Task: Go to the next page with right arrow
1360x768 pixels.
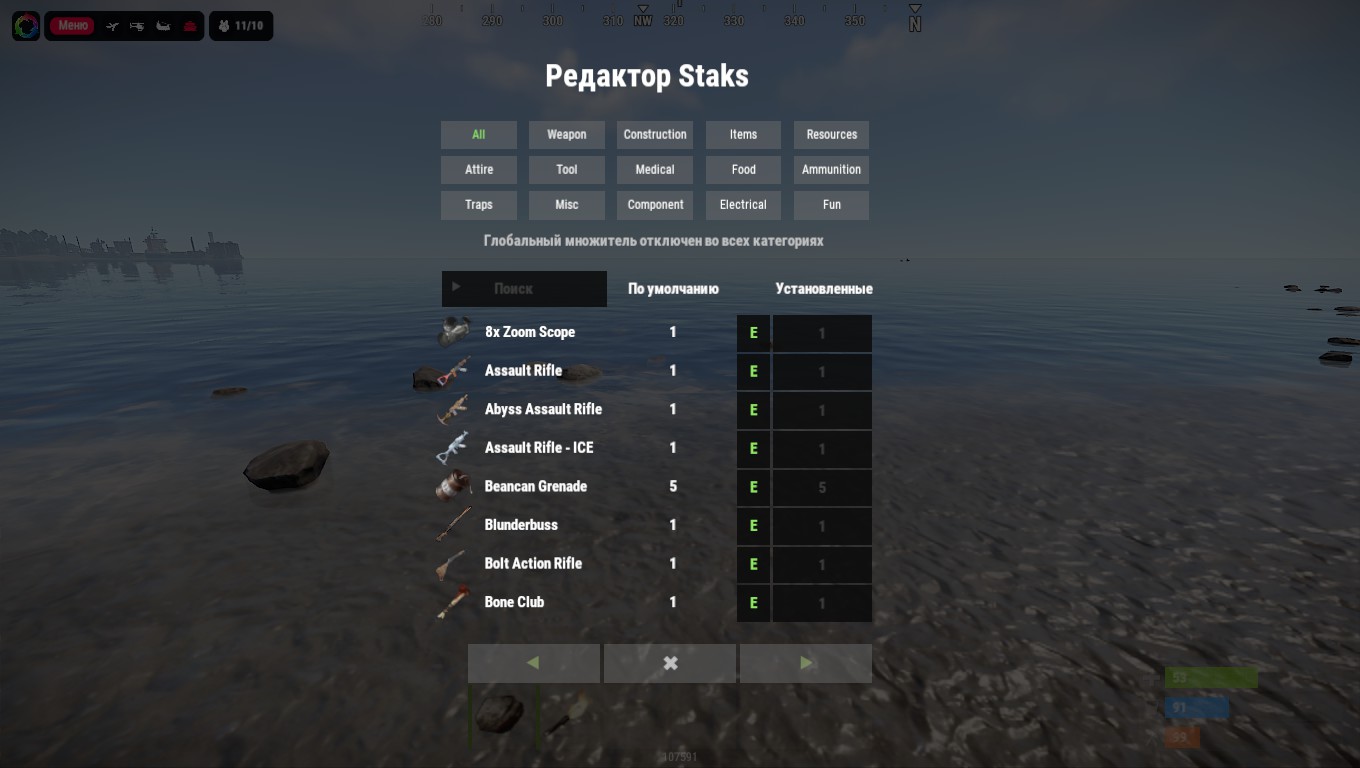Action: tap(806, 663)
